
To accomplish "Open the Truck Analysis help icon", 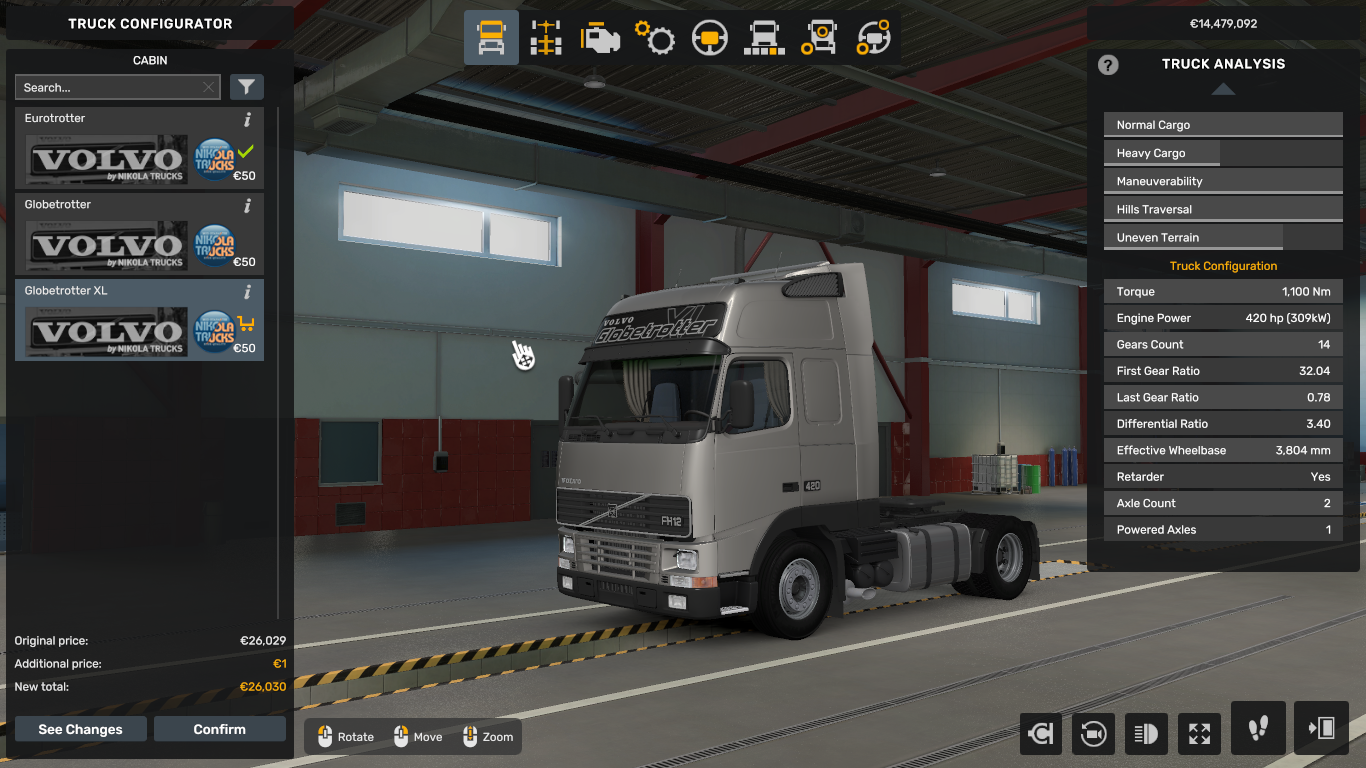I will click(1108, 65).
